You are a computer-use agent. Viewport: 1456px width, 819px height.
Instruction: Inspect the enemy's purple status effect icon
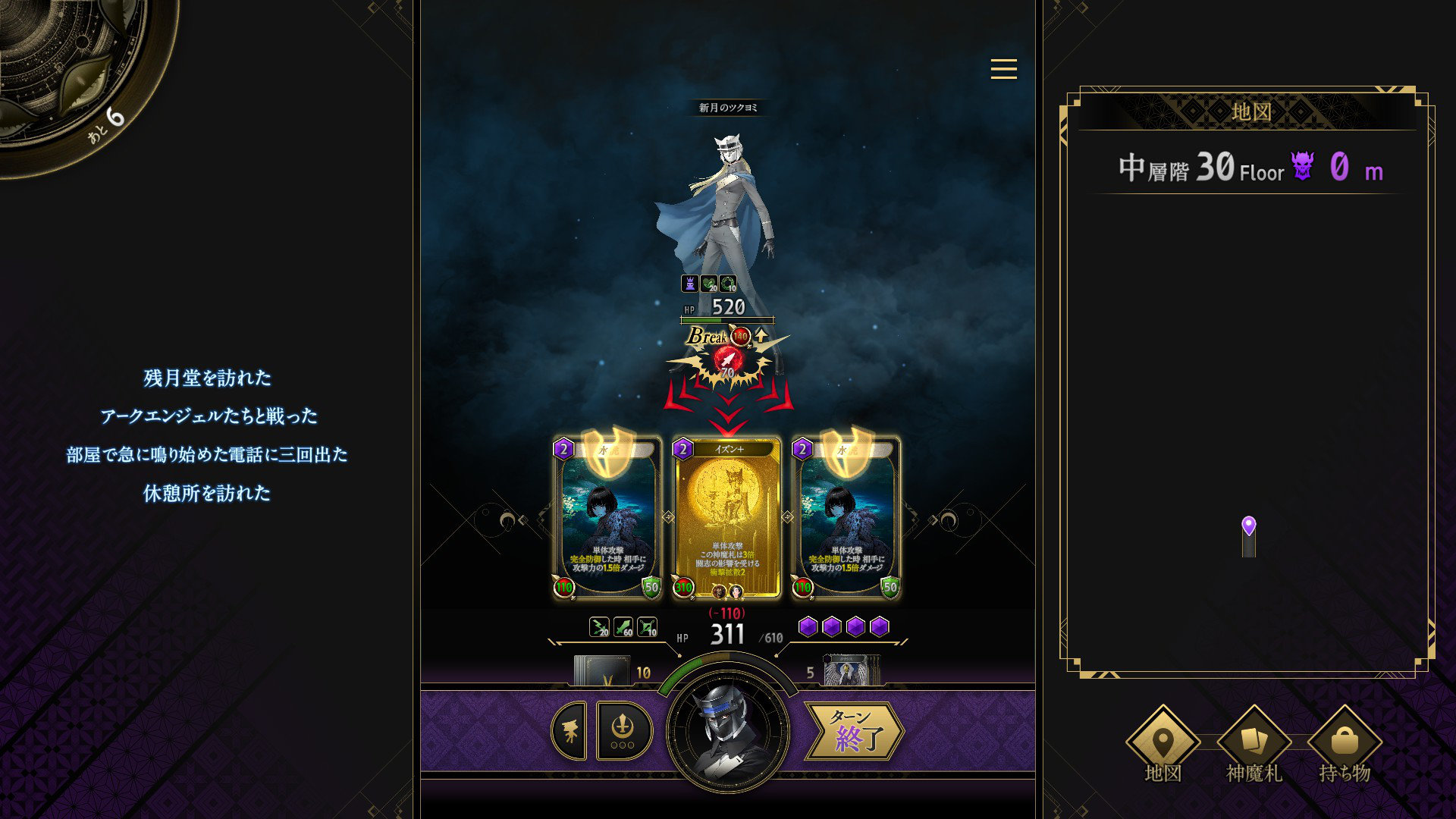[689, 284]
